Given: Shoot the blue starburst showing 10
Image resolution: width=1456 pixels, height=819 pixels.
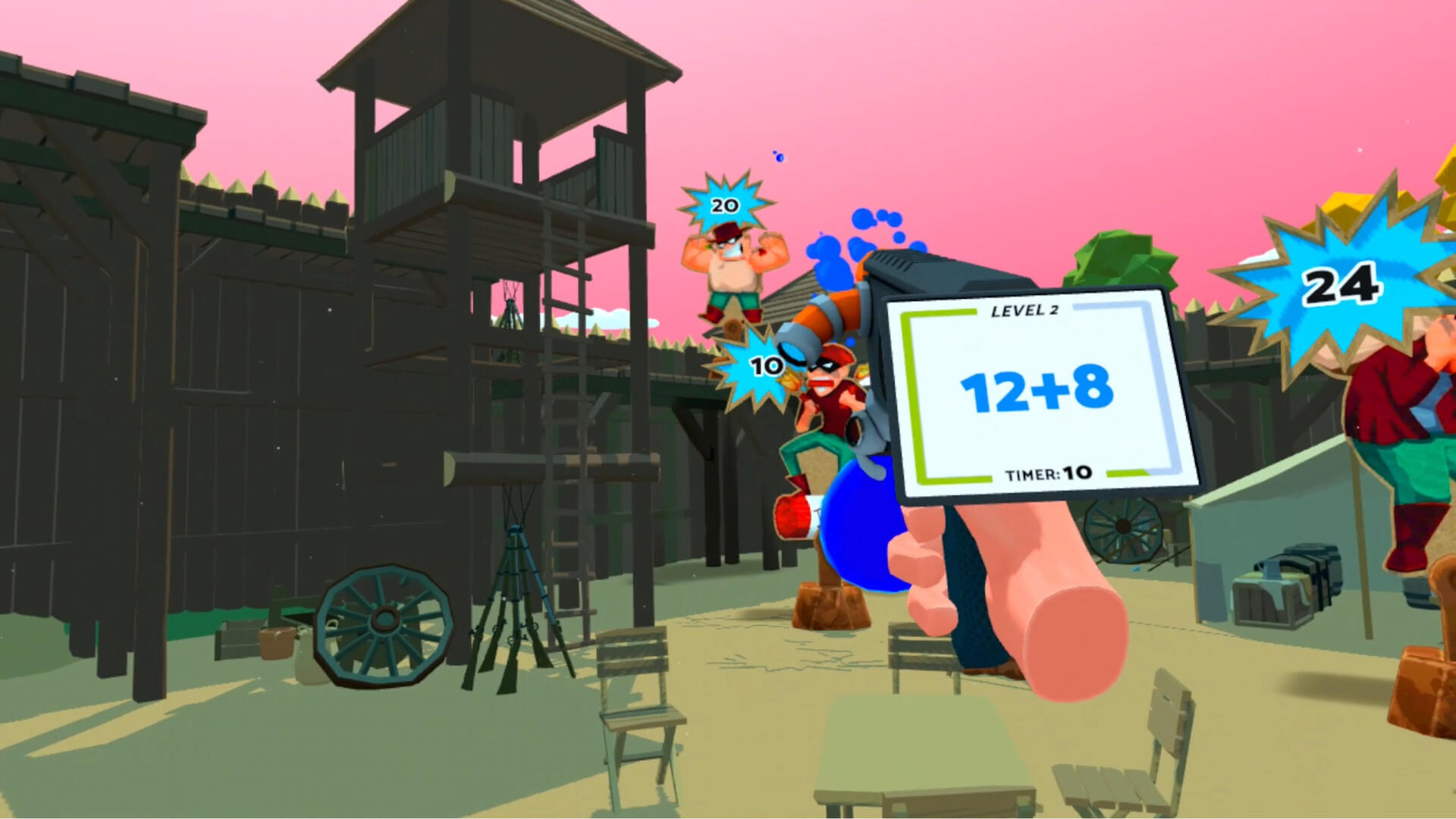Looking at the screenshot, I should [764, 366].
